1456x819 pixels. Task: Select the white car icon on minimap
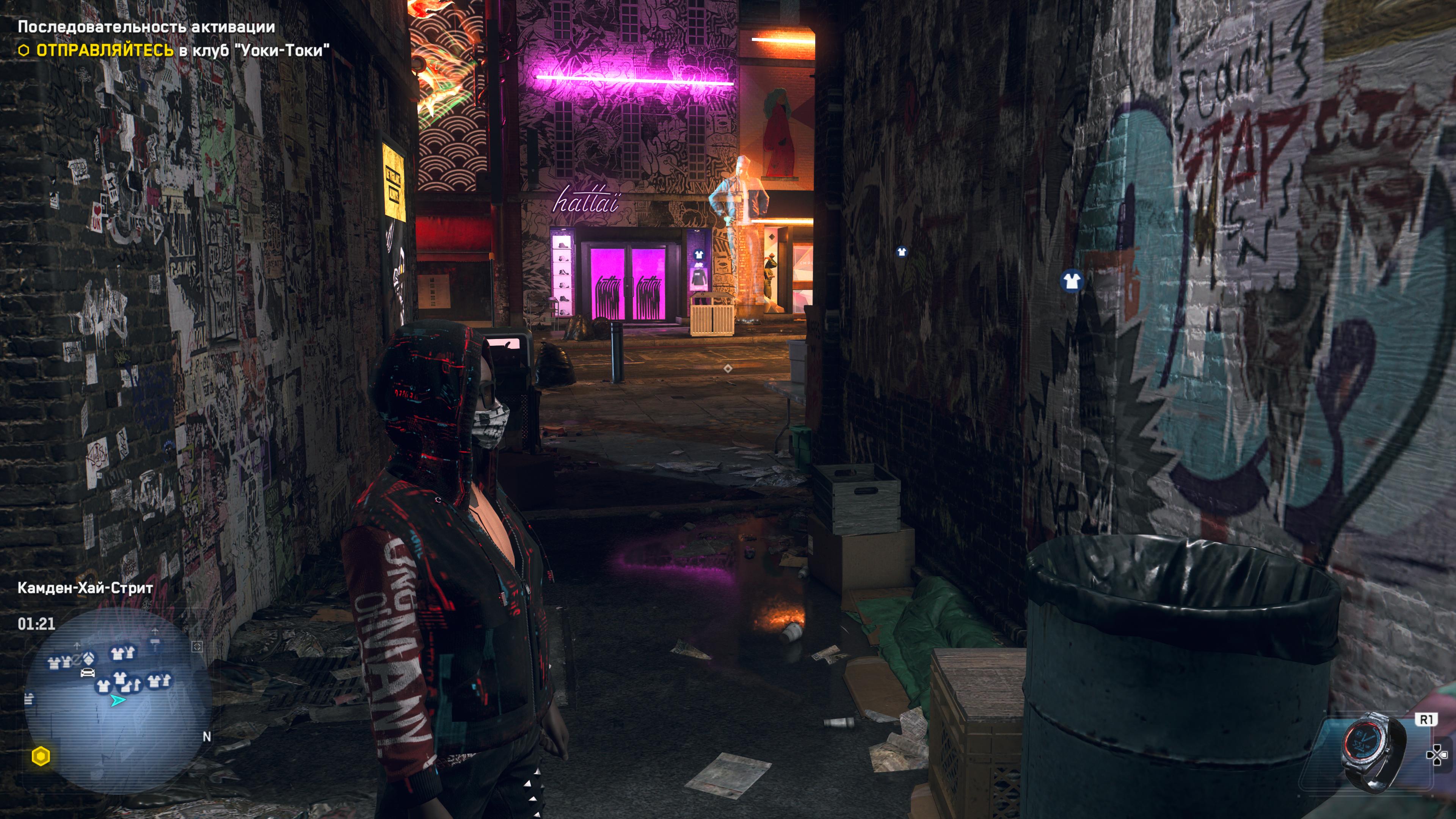(87, 672)
